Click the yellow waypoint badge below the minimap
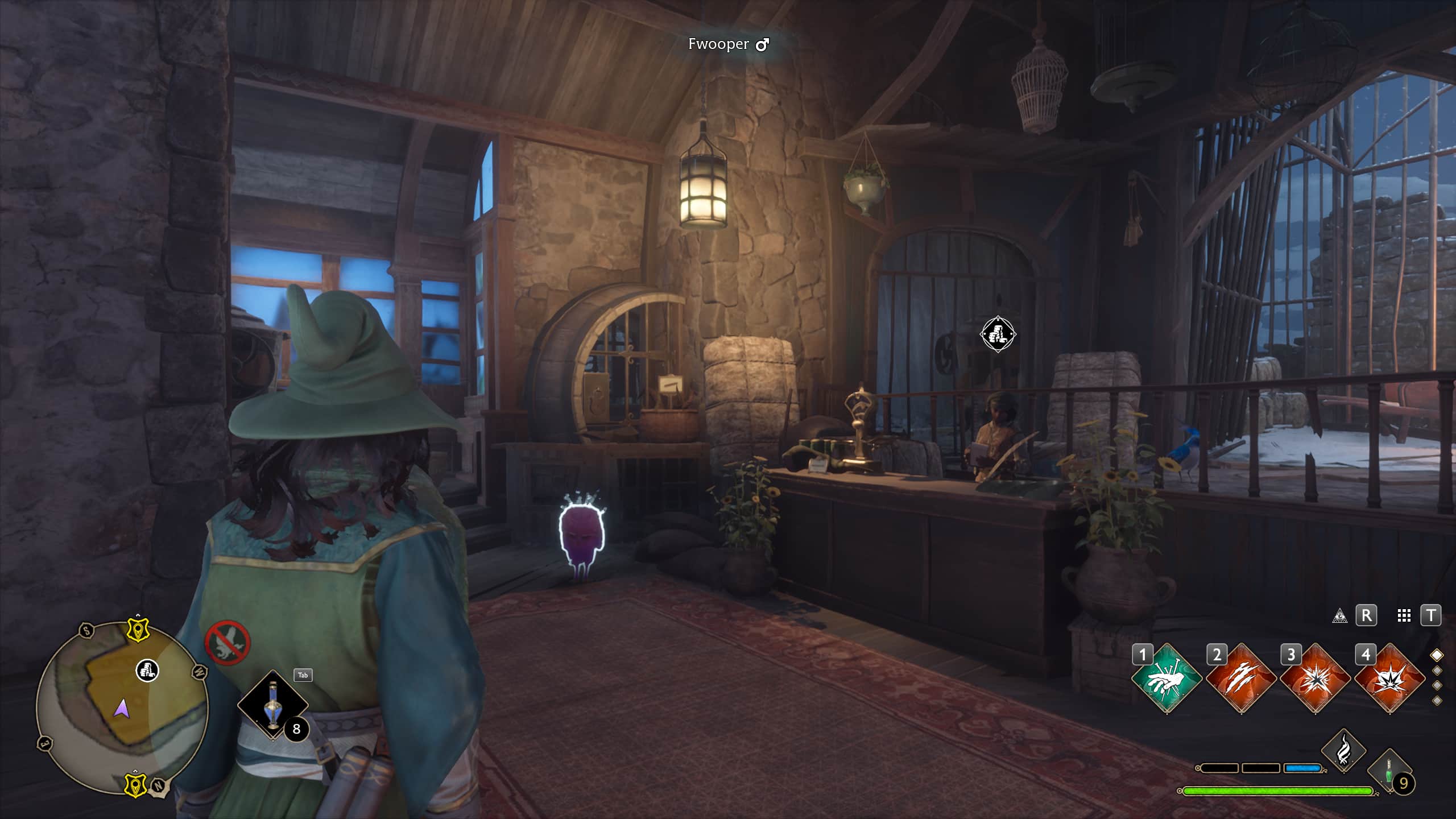Image resolution: width=1456 pixels, height=819 pixels. tap(135, 784)
